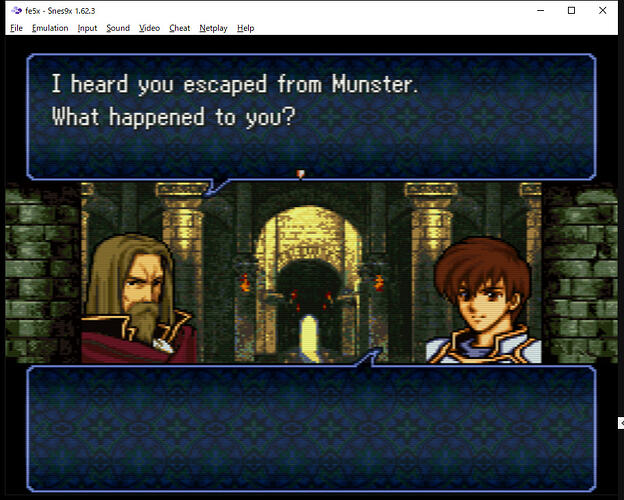This screenshot has width=624, height=500.
Task: Close the Snes9x window
Action: pos(600,10)
